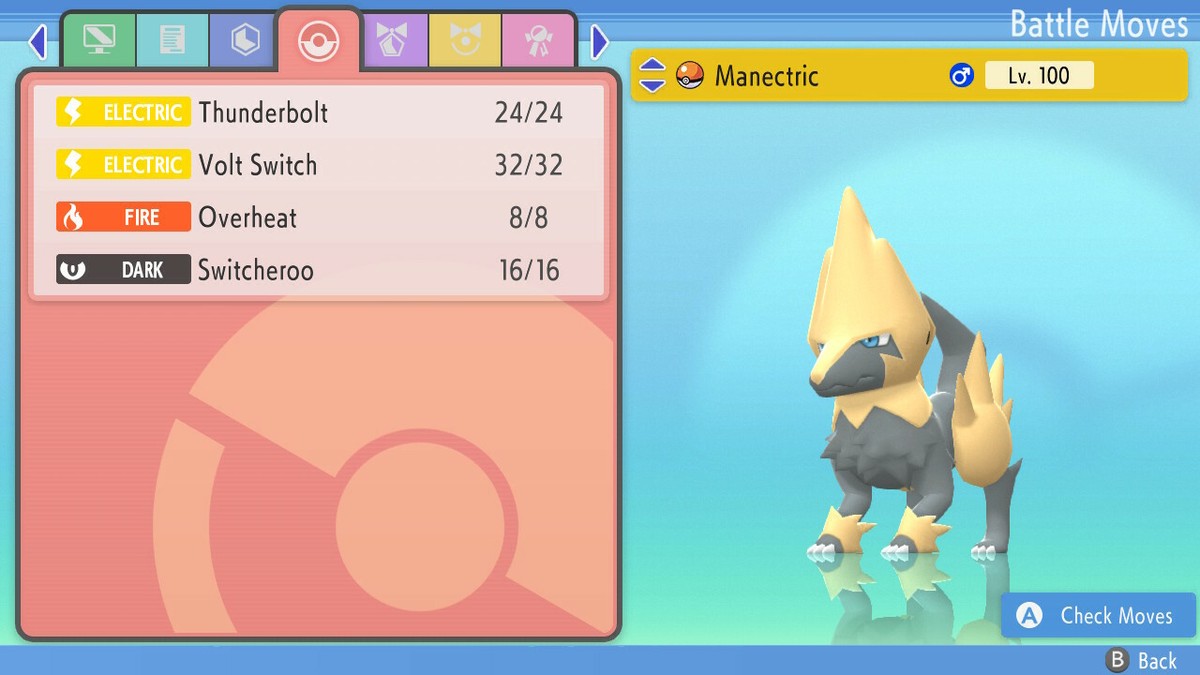Show the pink ribbon tab
Screen dimensions: 1200x675
tap(538, 41)
